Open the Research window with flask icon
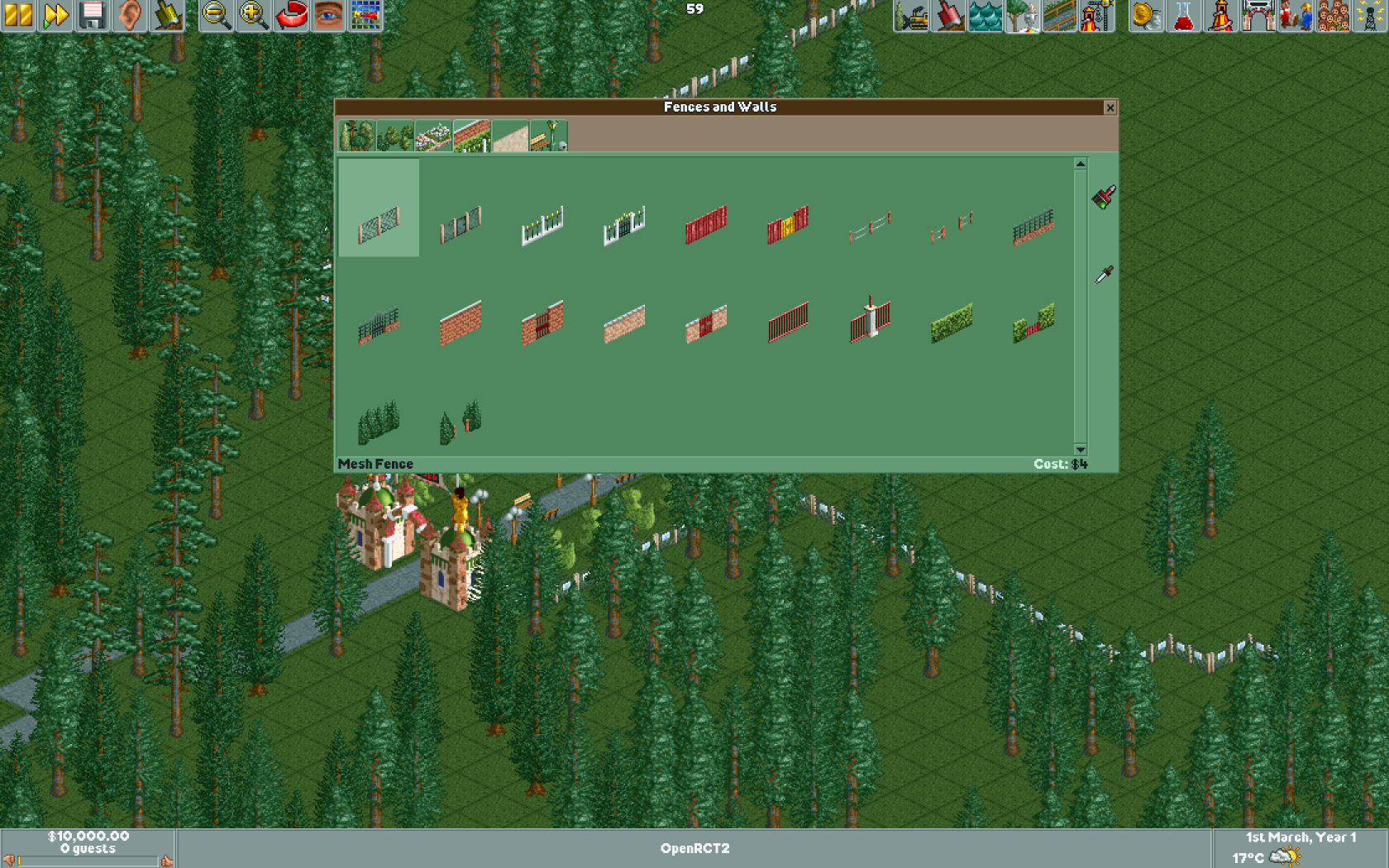 point(1182,17)
